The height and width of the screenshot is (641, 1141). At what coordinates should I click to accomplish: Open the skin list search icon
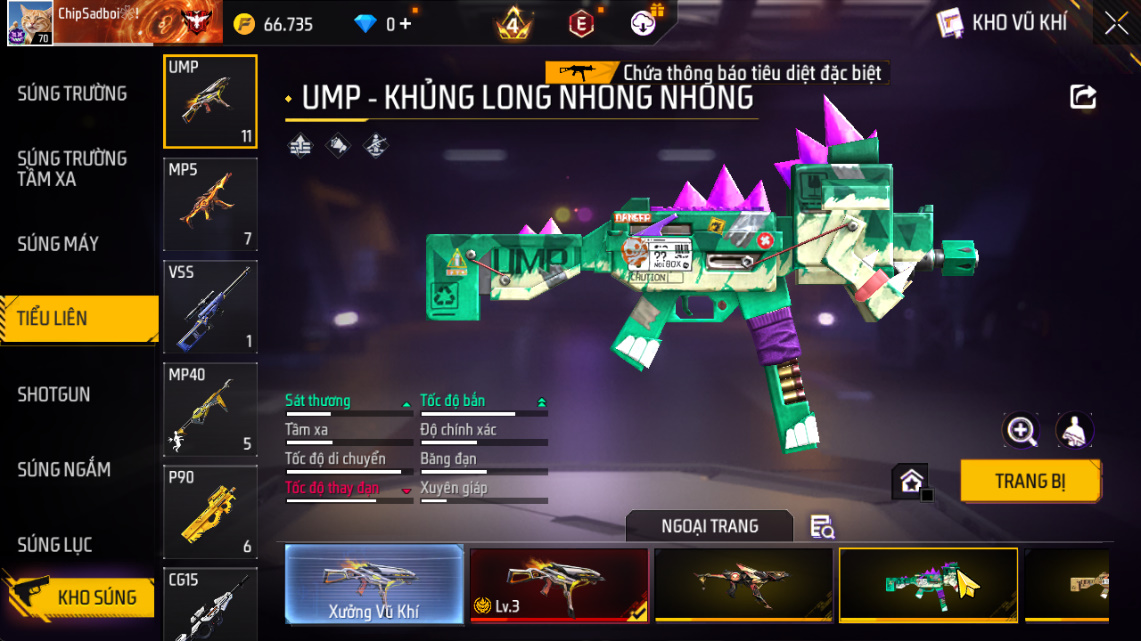[822, 527]
